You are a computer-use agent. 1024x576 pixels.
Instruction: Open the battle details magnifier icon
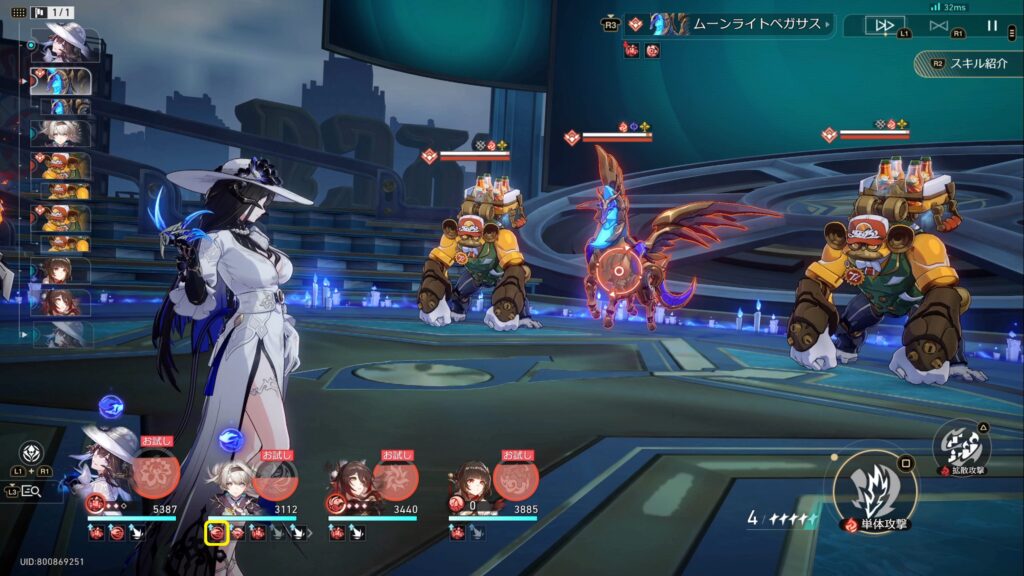click(x=31, y=490)
